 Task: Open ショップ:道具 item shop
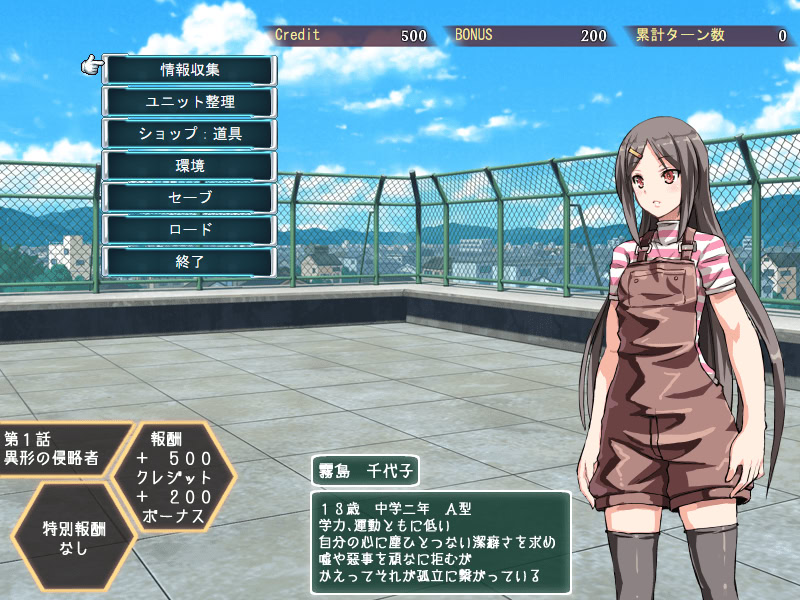[x=189, y=134]
